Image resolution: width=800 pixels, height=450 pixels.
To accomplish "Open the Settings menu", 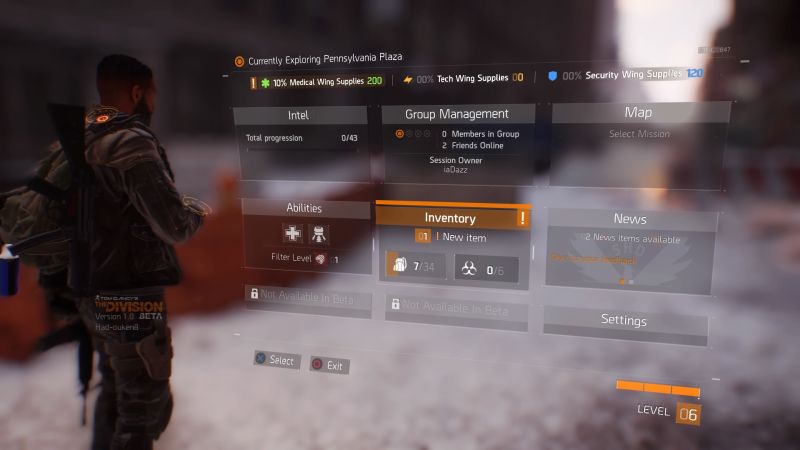I will 623,320.
